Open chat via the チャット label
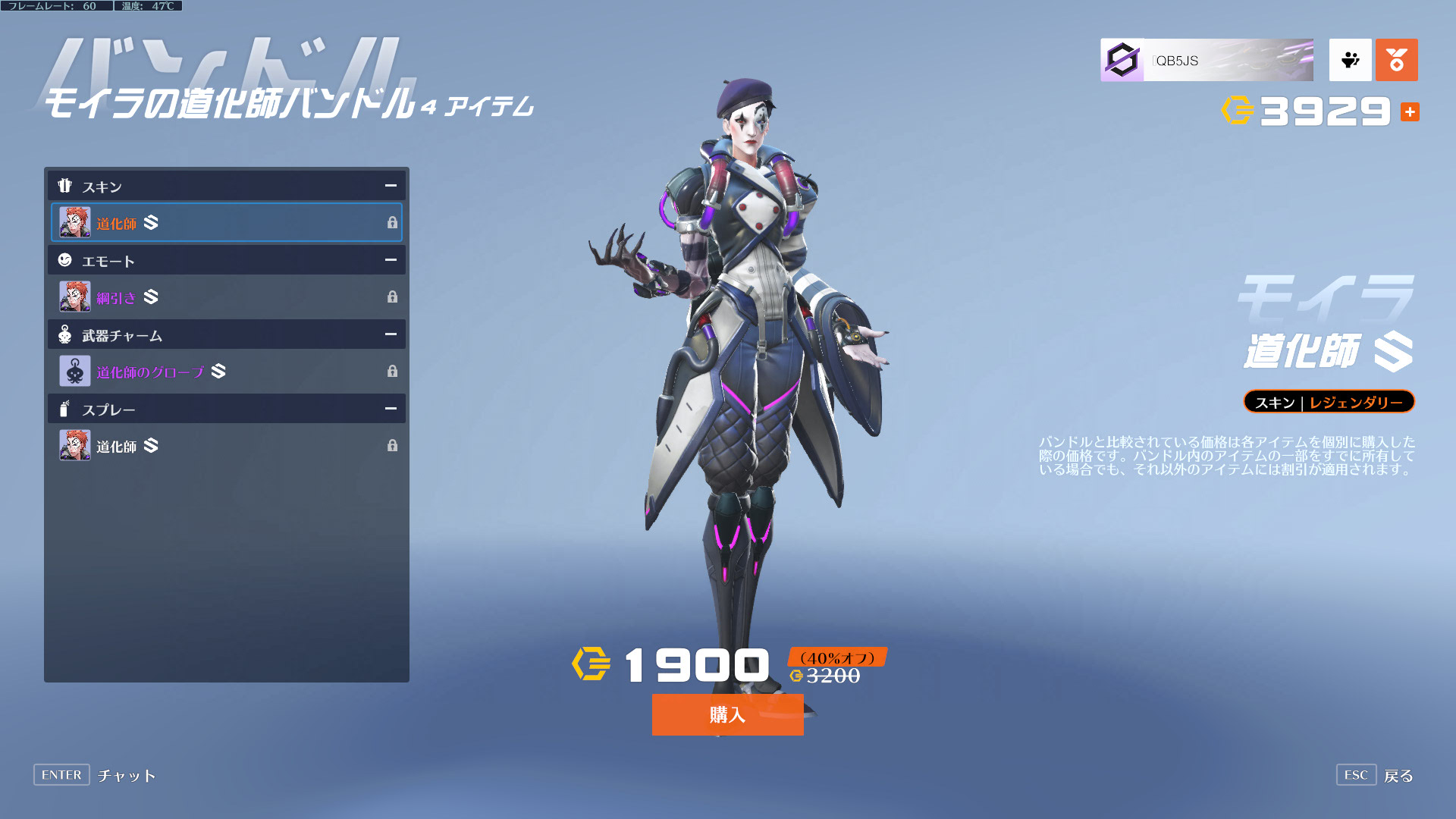The height and width of the screenshot is (819, 1456). [x=127, y=776]
